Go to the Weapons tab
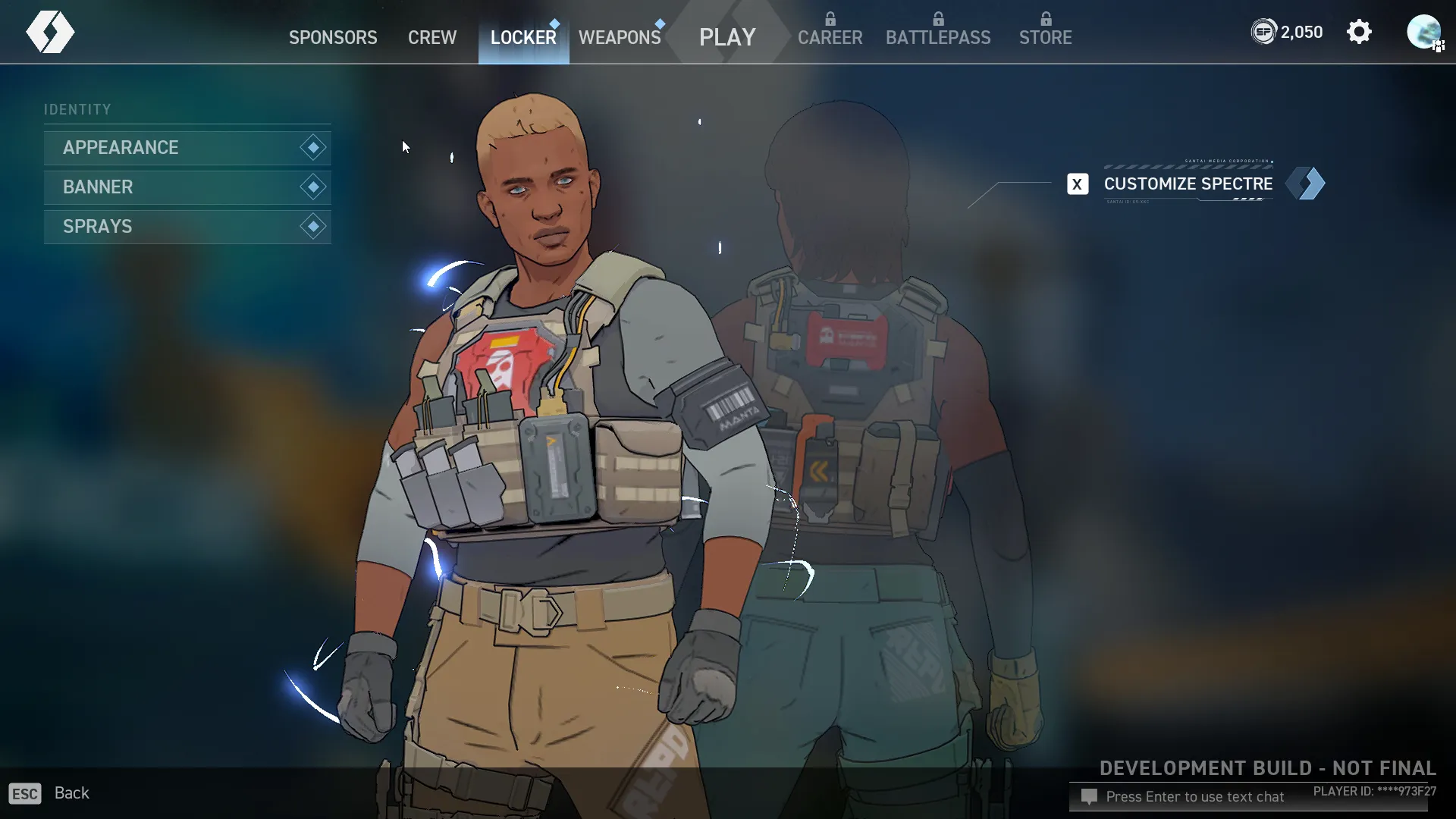 [620, 37]
